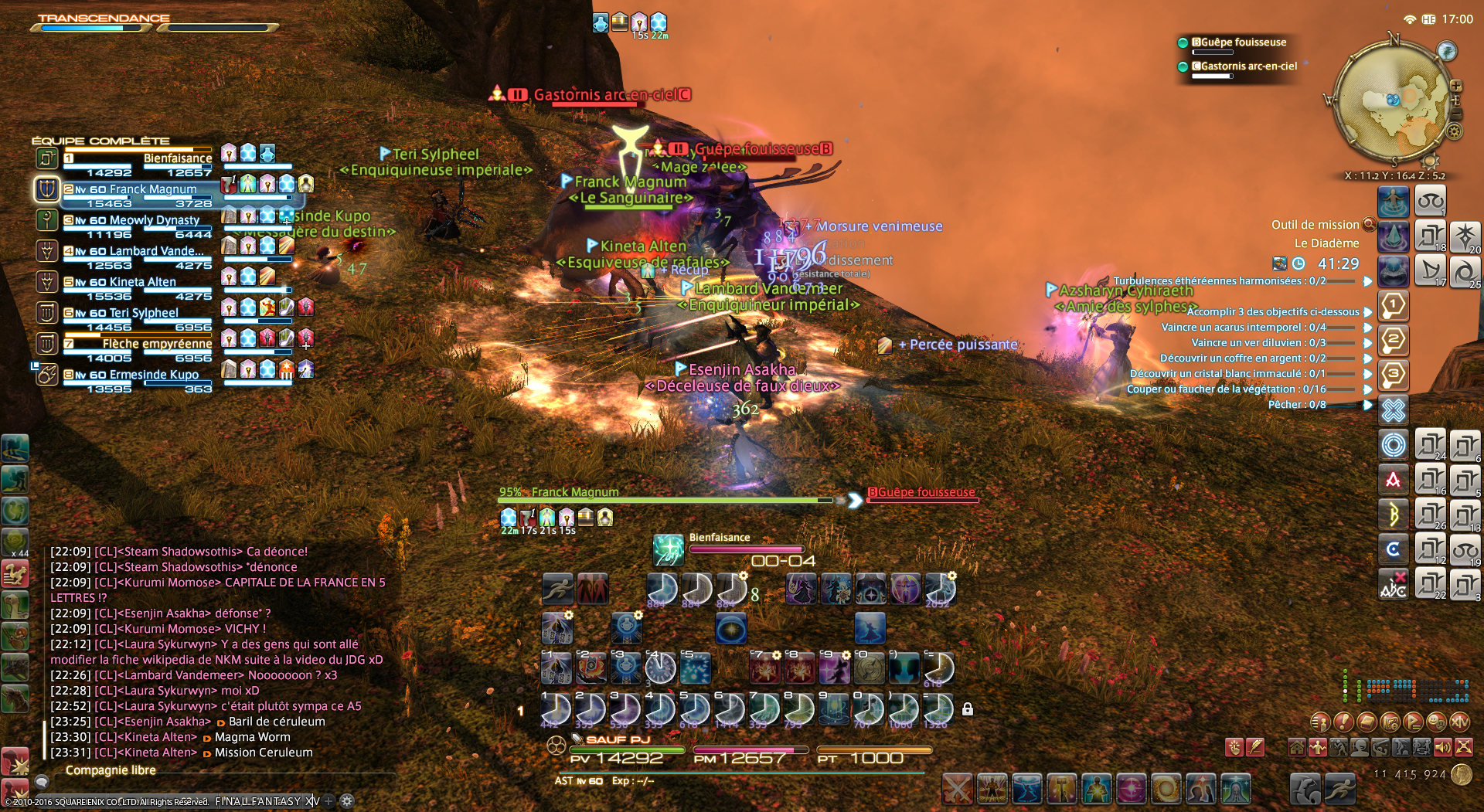Open the red exclamation mark menu
The image size is (1484, 812).
tap(1344, 722)
